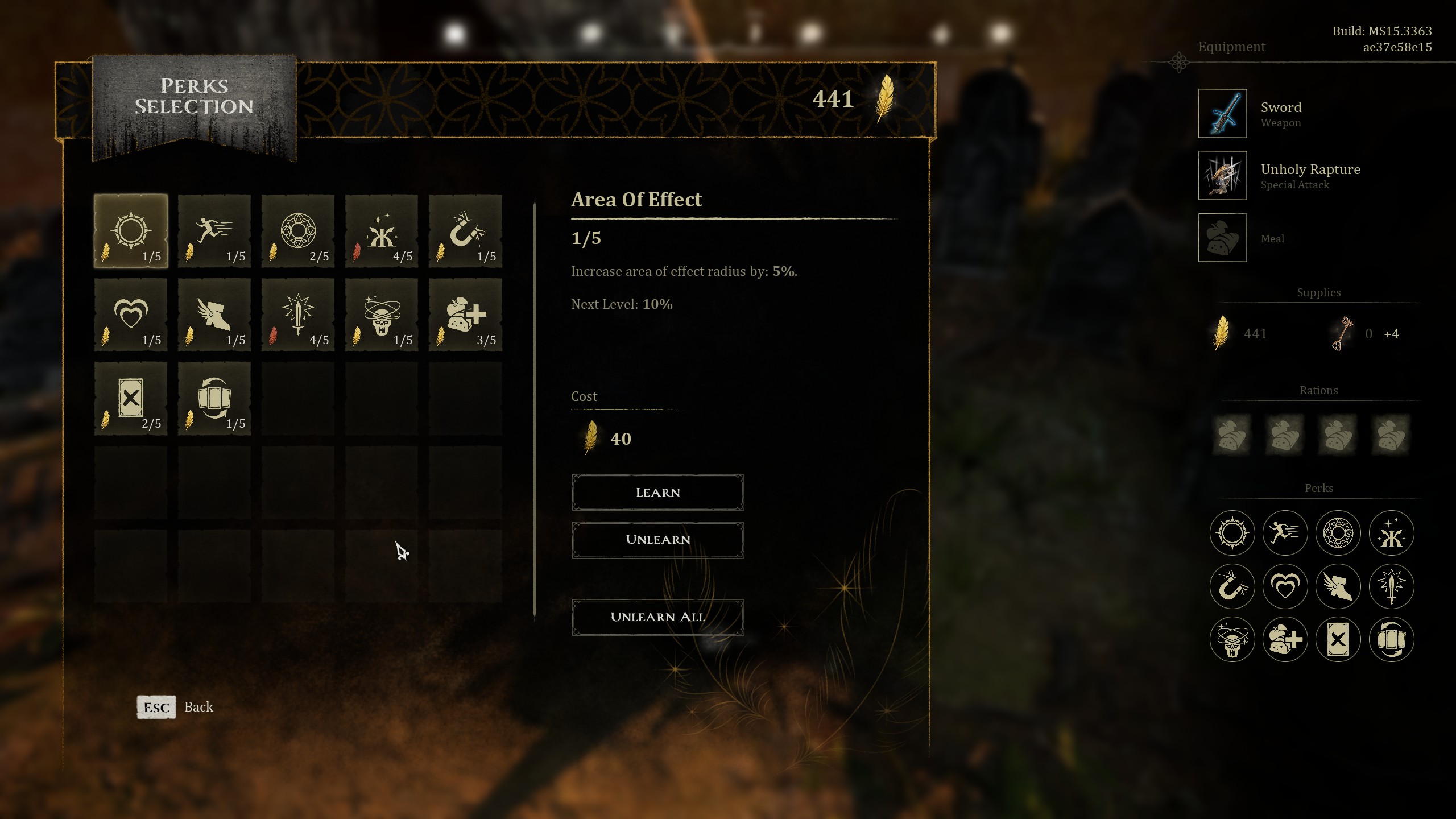Choose the food plus perk at 3/5

(x=465, y=315)
